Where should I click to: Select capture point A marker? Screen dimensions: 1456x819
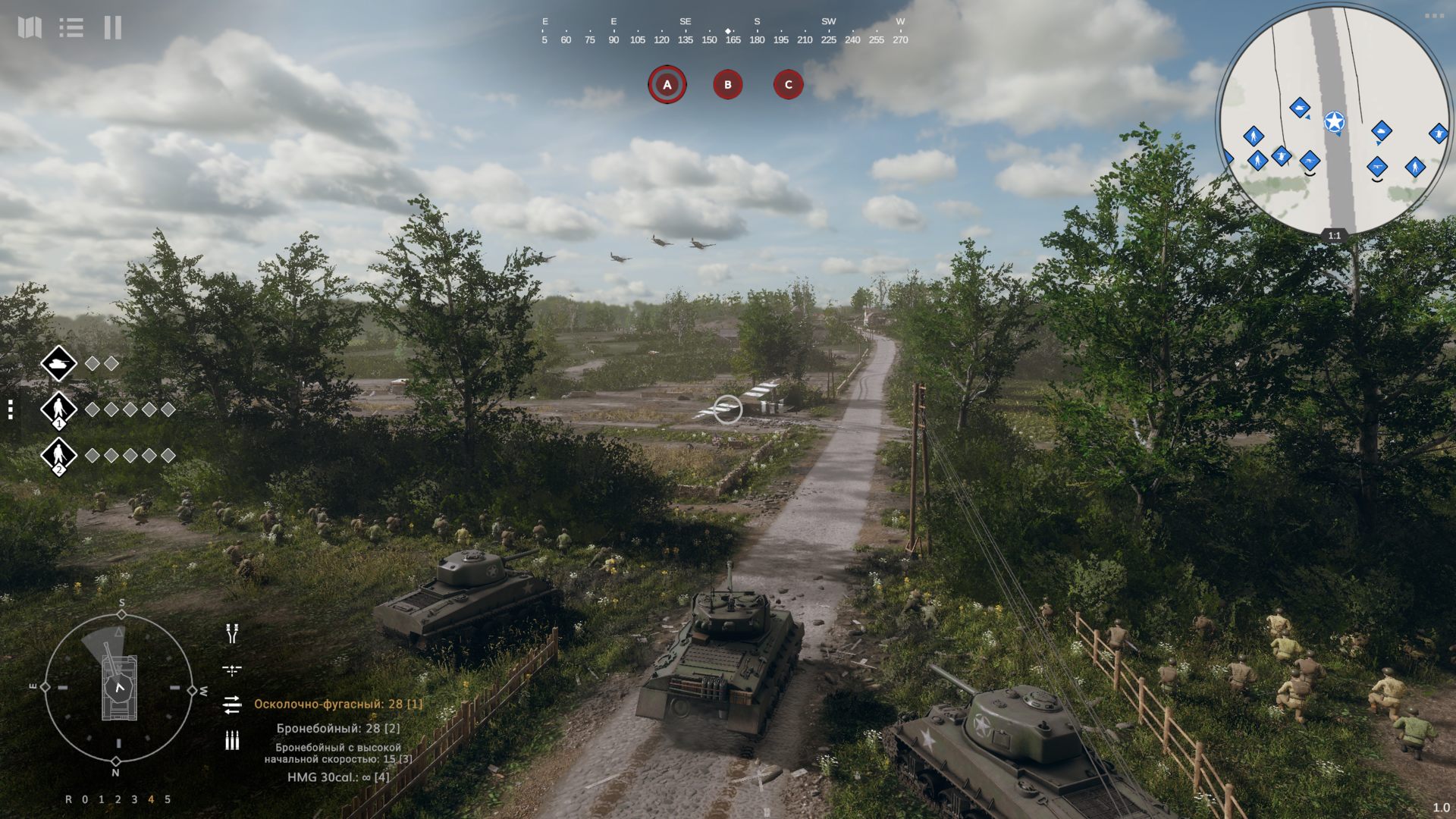point(667,85)
